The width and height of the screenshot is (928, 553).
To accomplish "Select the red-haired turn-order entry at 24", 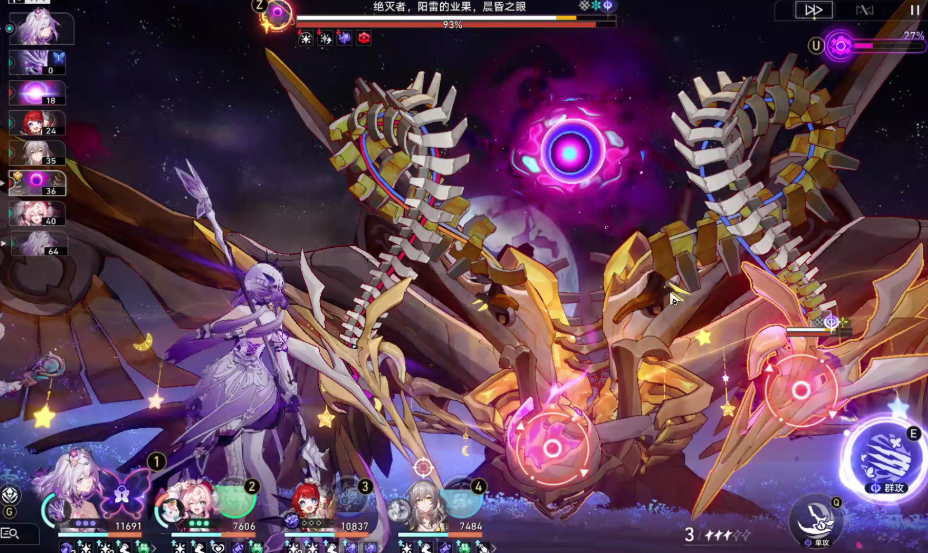I will click(37, 123).
